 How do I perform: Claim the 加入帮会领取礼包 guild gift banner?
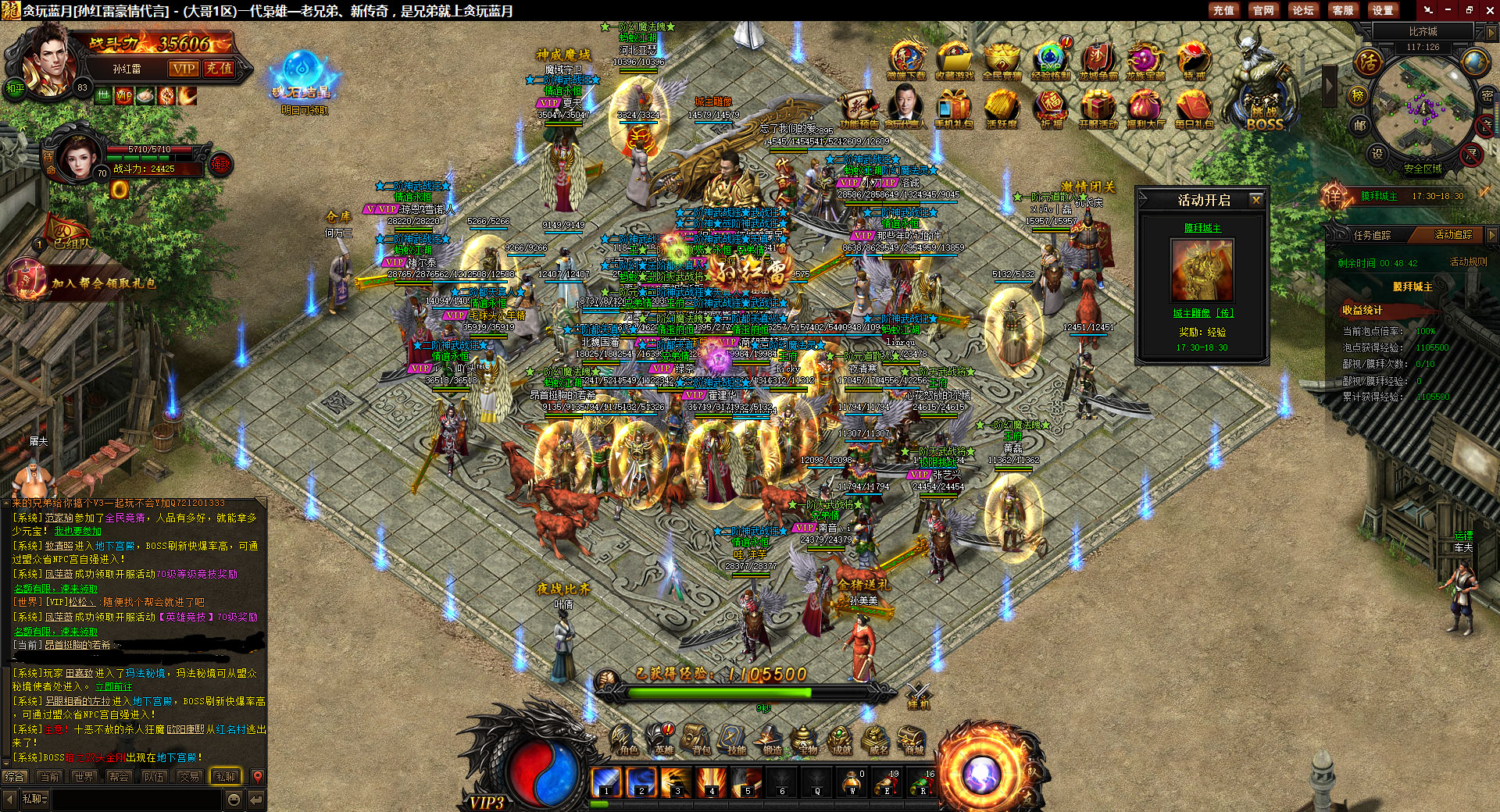(x=103, y=283)
